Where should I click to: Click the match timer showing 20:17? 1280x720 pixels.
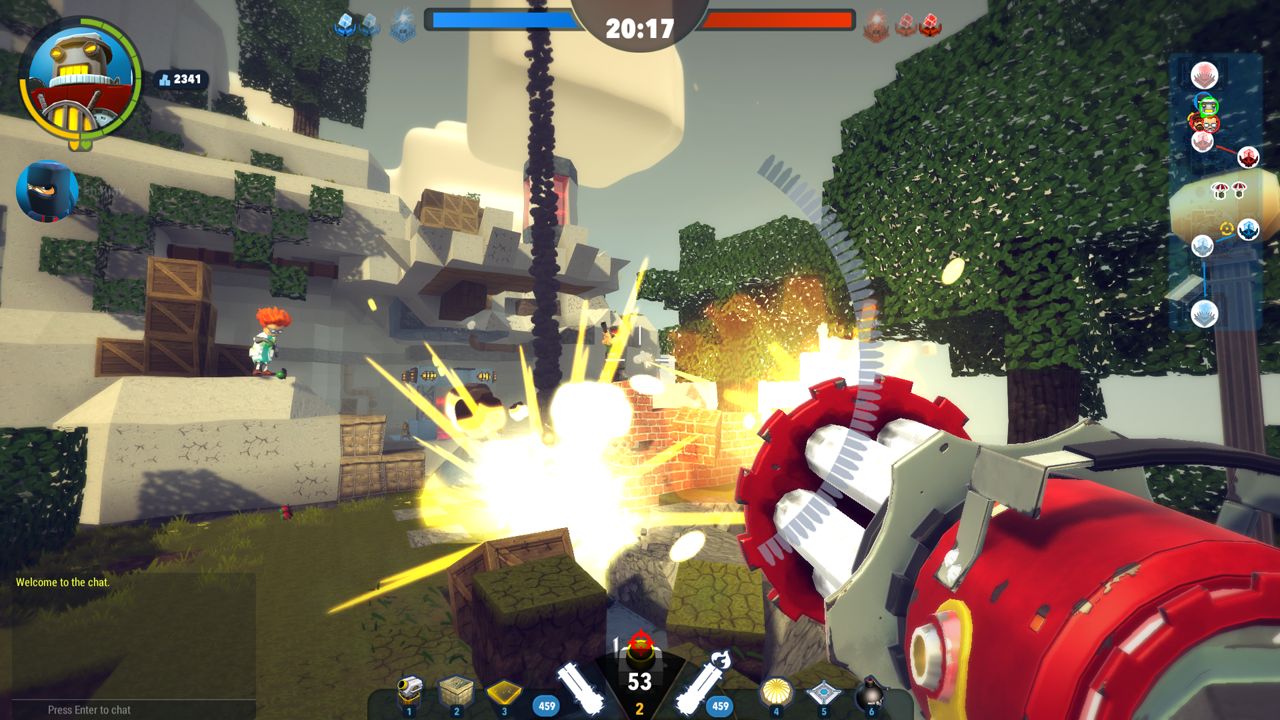tap(640, 28)
